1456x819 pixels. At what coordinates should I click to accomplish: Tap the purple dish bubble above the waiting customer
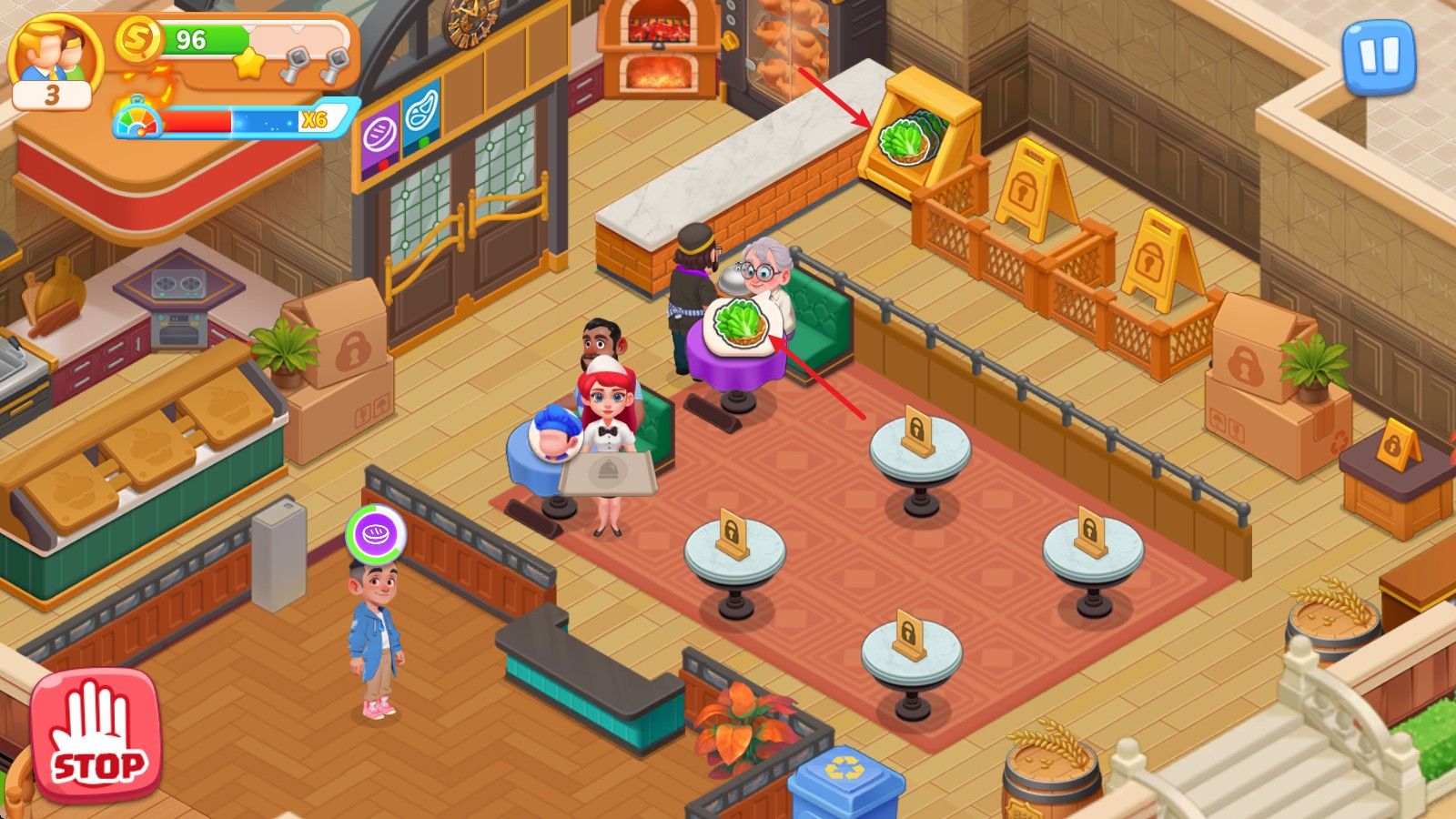(376, 535)
